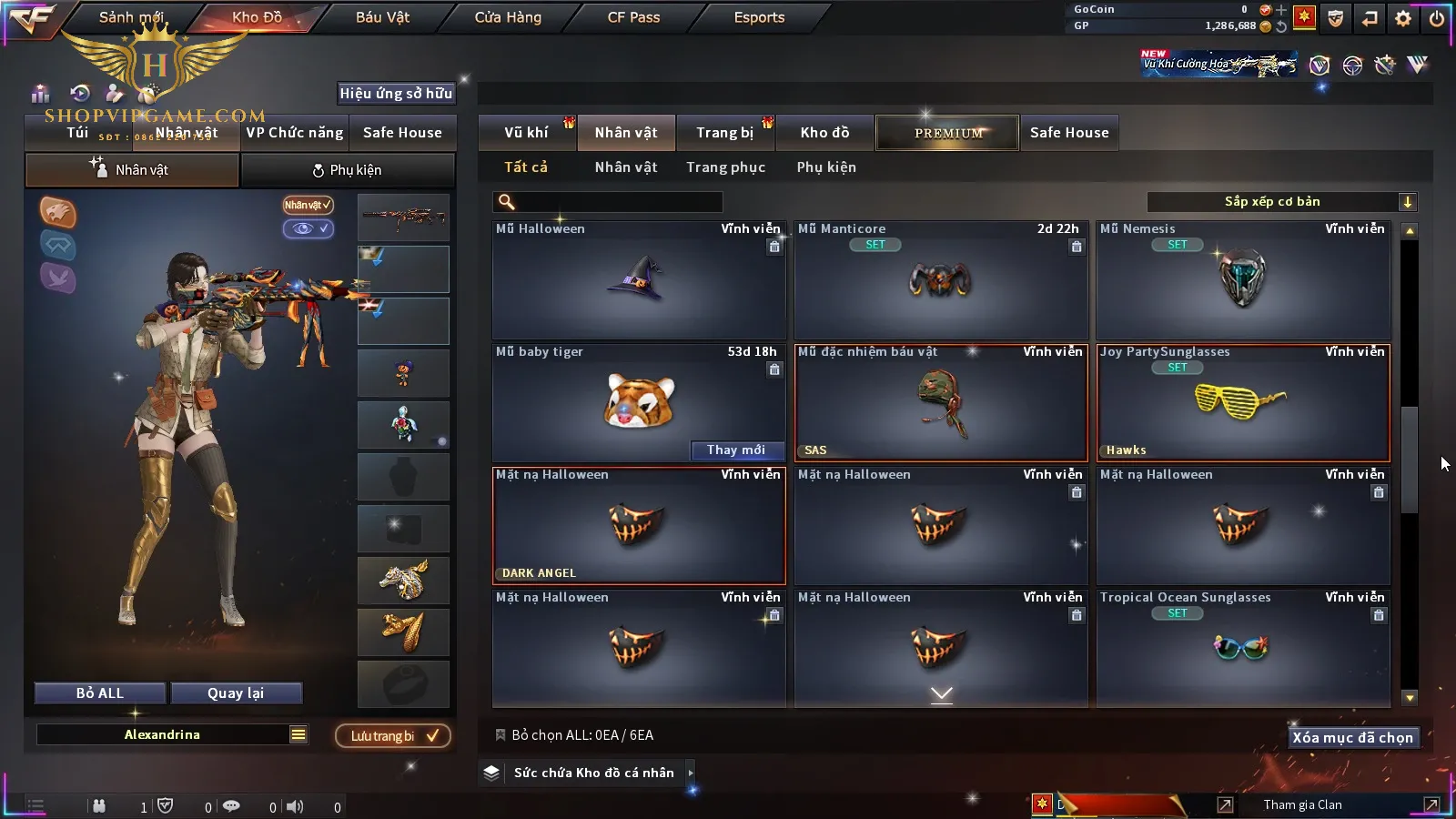Click the Quay lại button
The height and width of the screenshot is (819, 1456).
click(x=236, y=693)
